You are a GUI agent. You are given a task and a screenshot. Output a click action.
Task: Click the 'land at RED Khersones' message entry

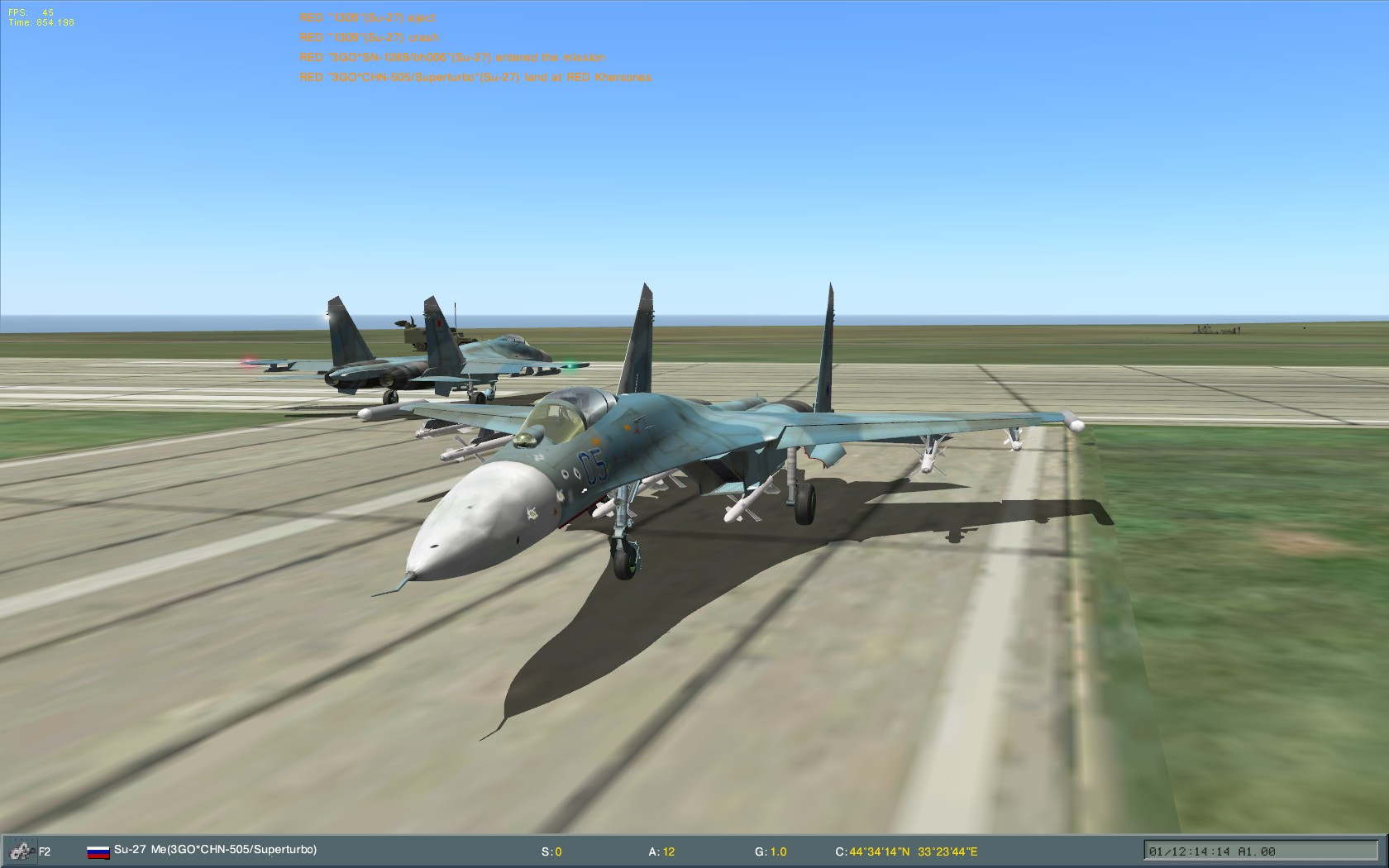(x=476, y=79)
